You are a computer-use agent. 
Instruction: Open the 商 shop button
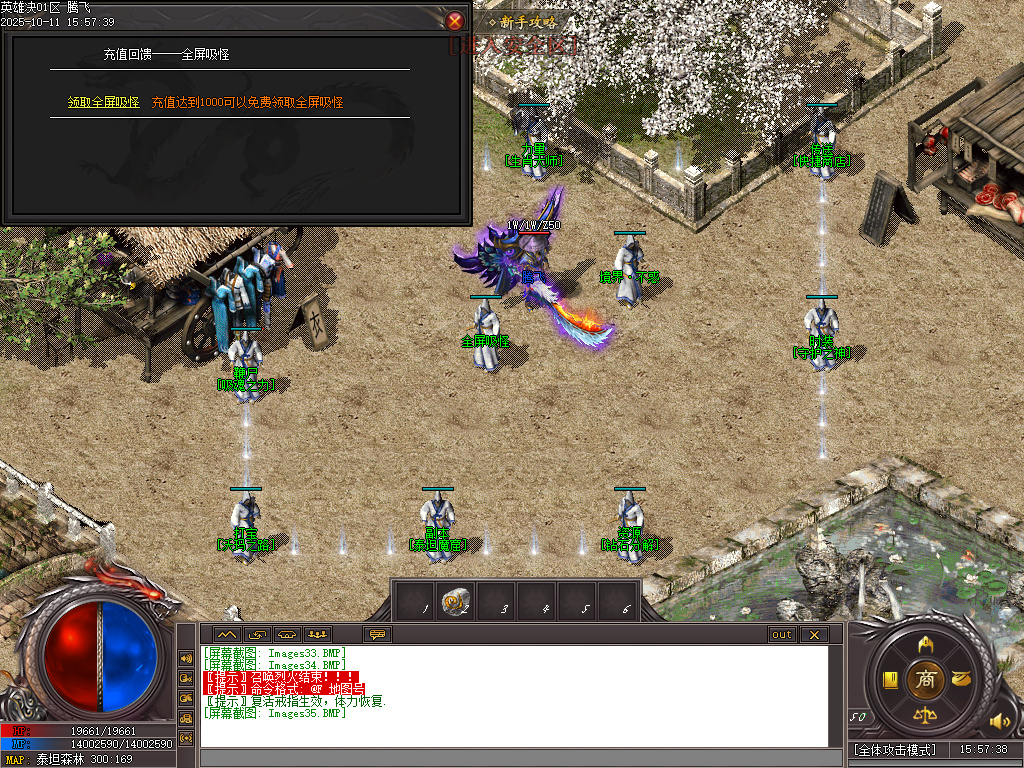[x=927, y=679]
